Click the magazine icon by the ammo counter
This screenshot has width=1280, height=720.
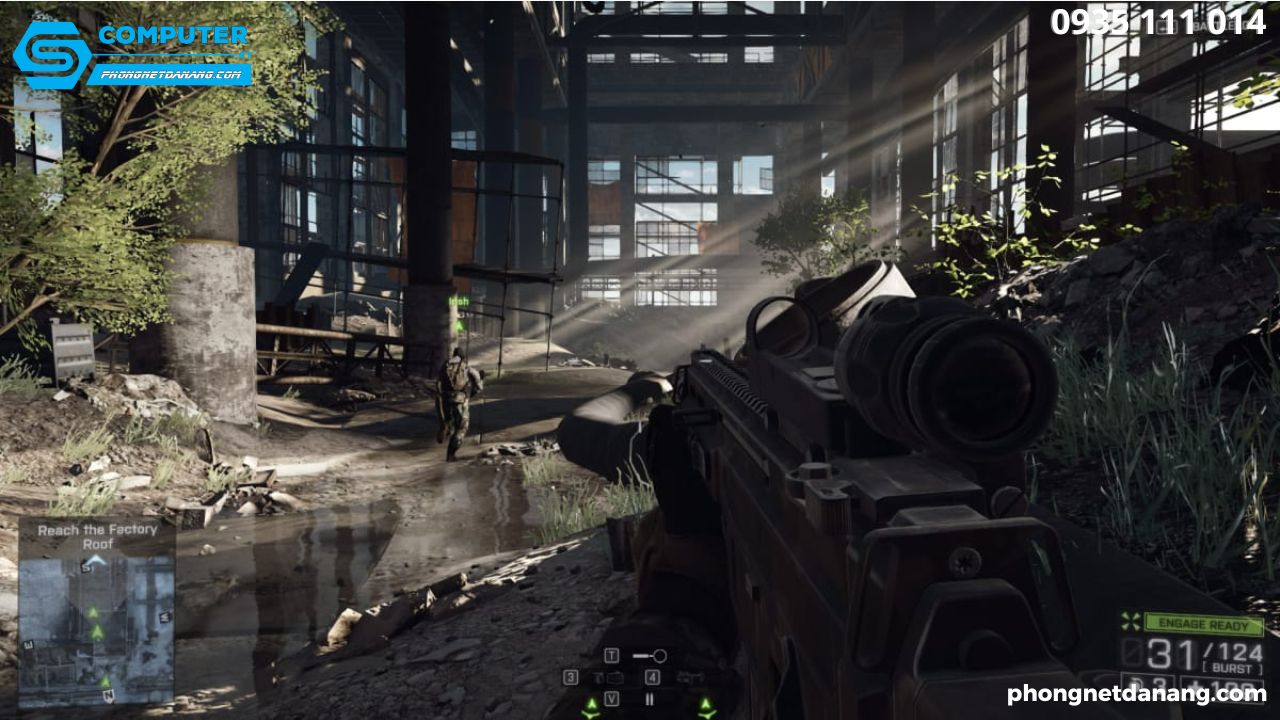coord(1132,651)
